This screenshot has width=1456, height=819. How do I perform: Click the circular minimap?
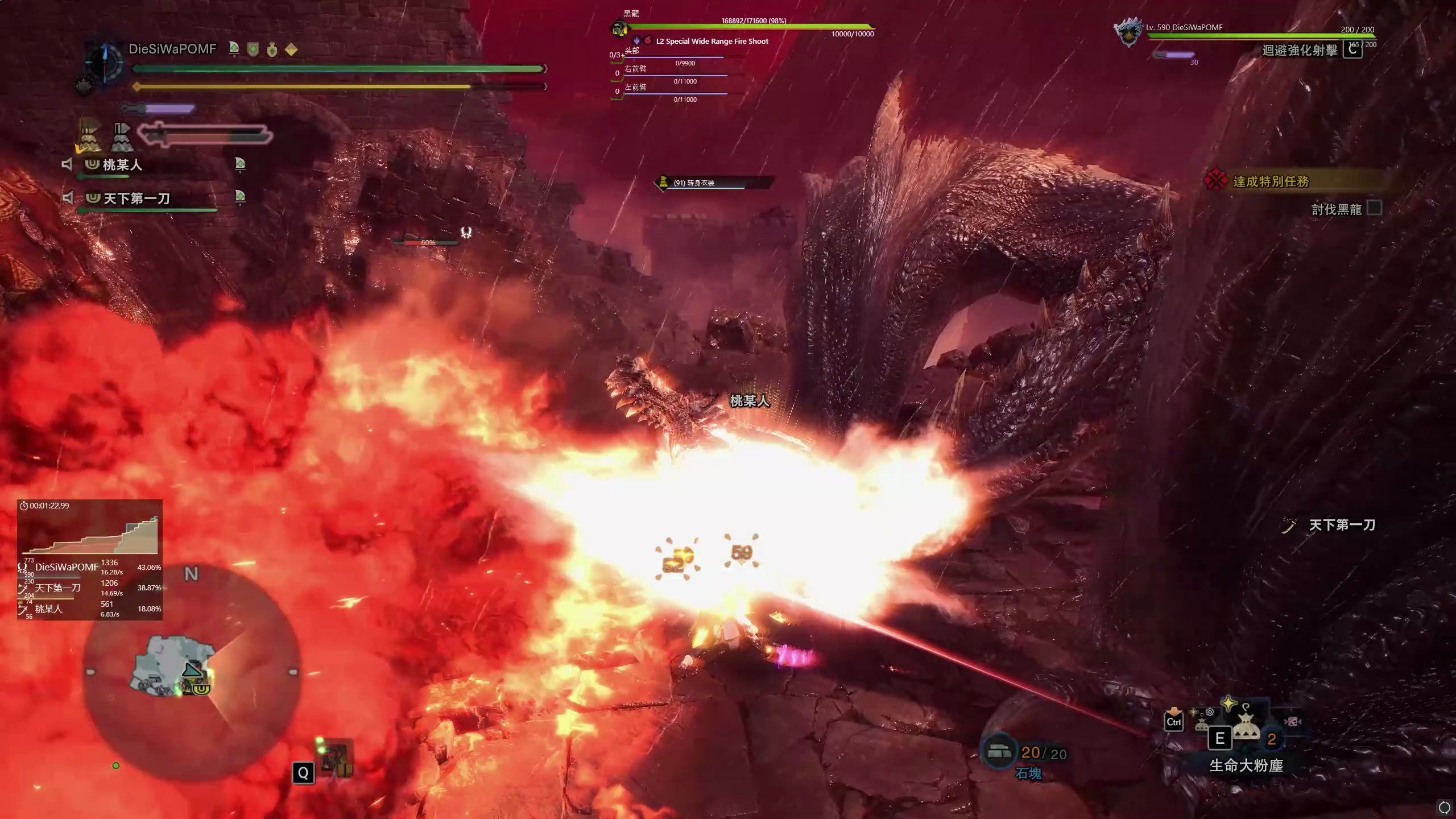[x=192, y=671]
